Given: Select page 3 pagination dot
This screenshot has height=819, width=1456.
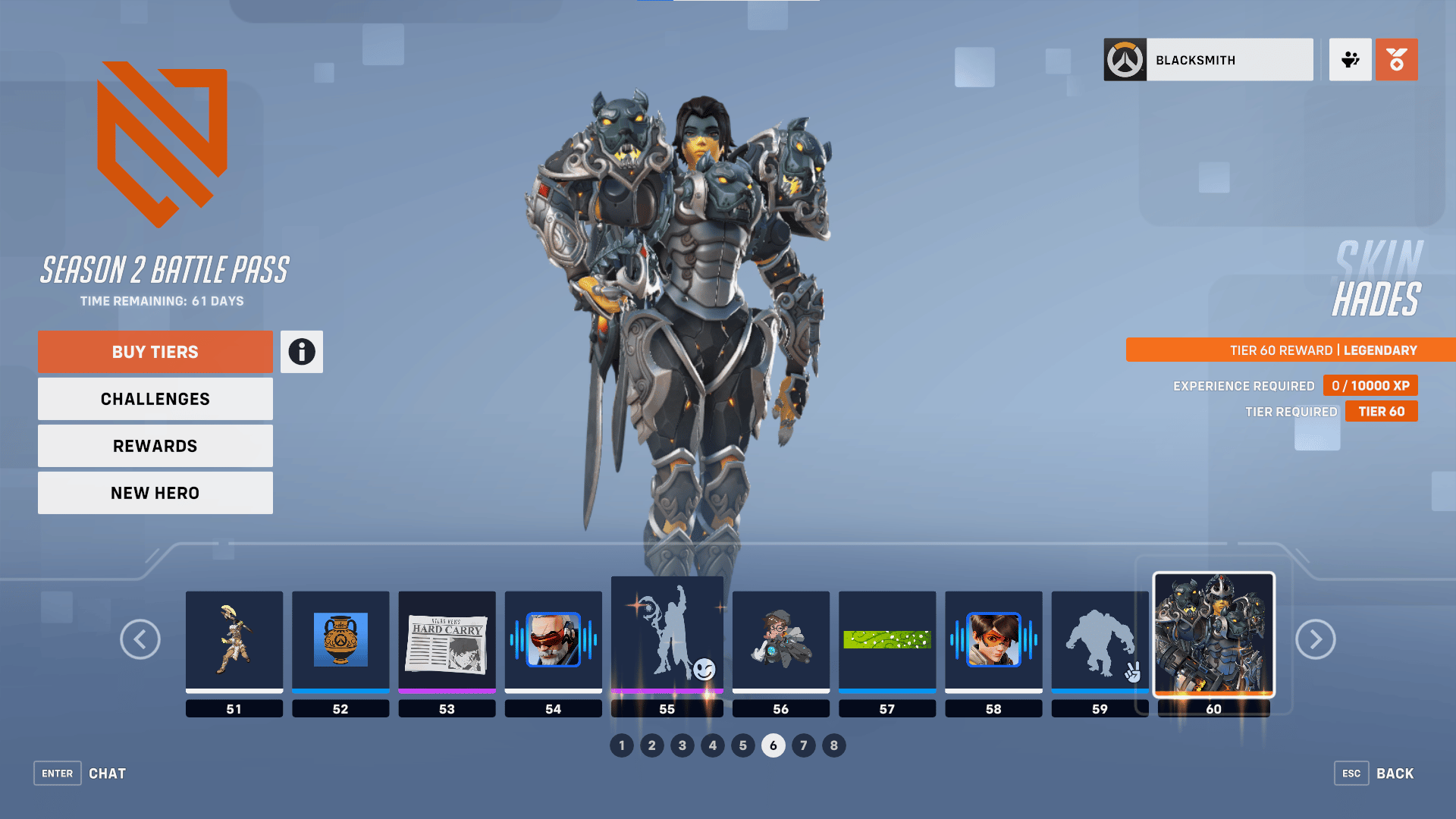Looking at the screenshot, I should tap(682, 745).
